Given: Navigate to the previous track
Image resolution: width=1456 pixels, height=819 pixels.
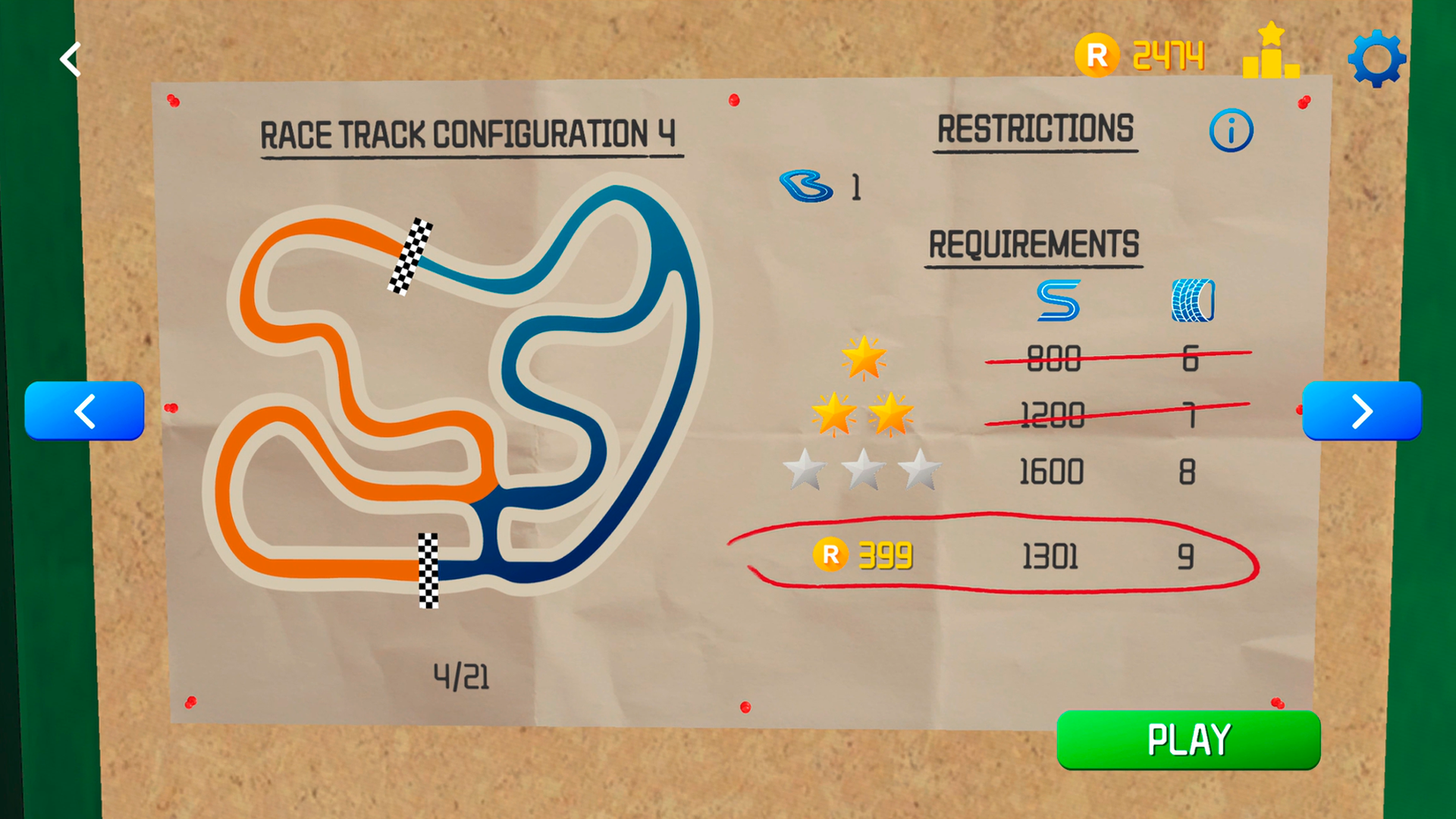Looking at the screenshot, I should [84, 411].
